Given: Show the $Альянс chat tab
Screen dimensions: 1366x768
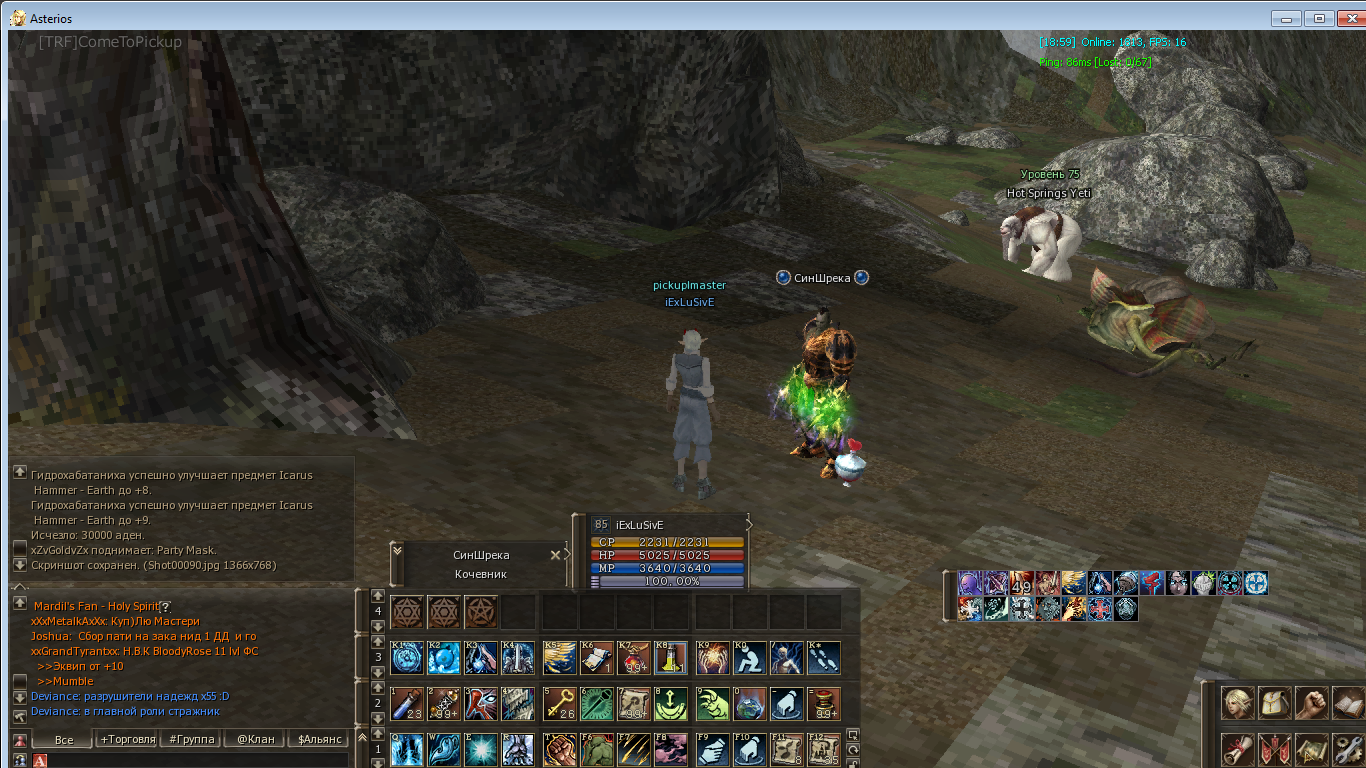Looking at the screenshot, I should coord(316,740).
